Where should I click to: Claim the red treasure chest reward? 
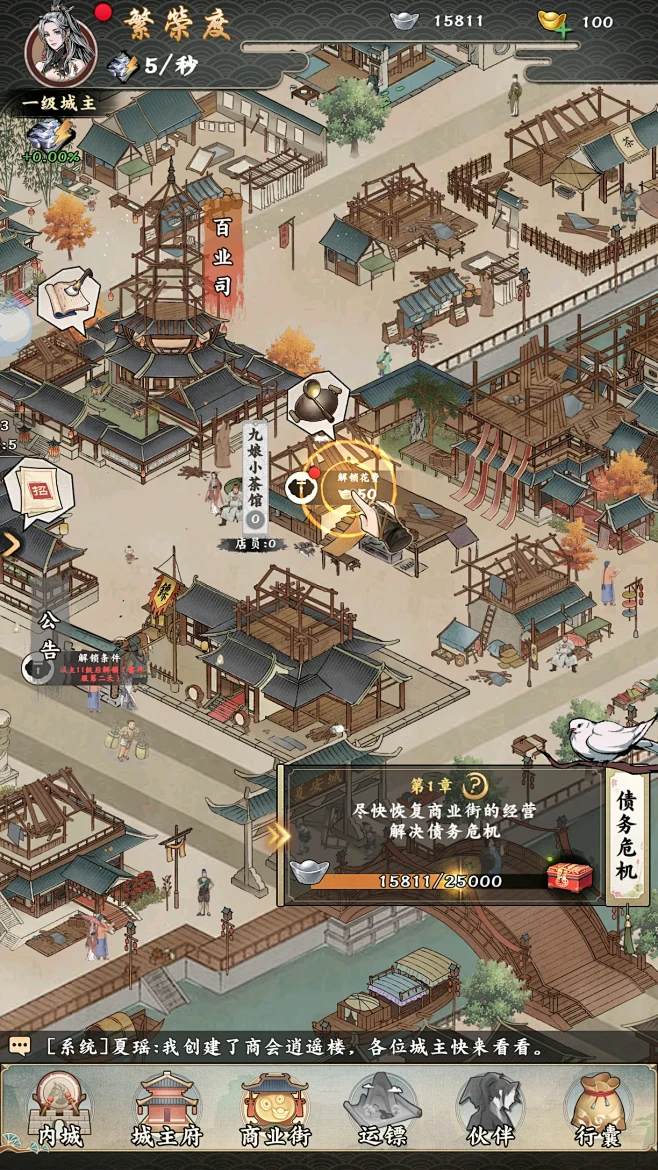click(569, 876)
